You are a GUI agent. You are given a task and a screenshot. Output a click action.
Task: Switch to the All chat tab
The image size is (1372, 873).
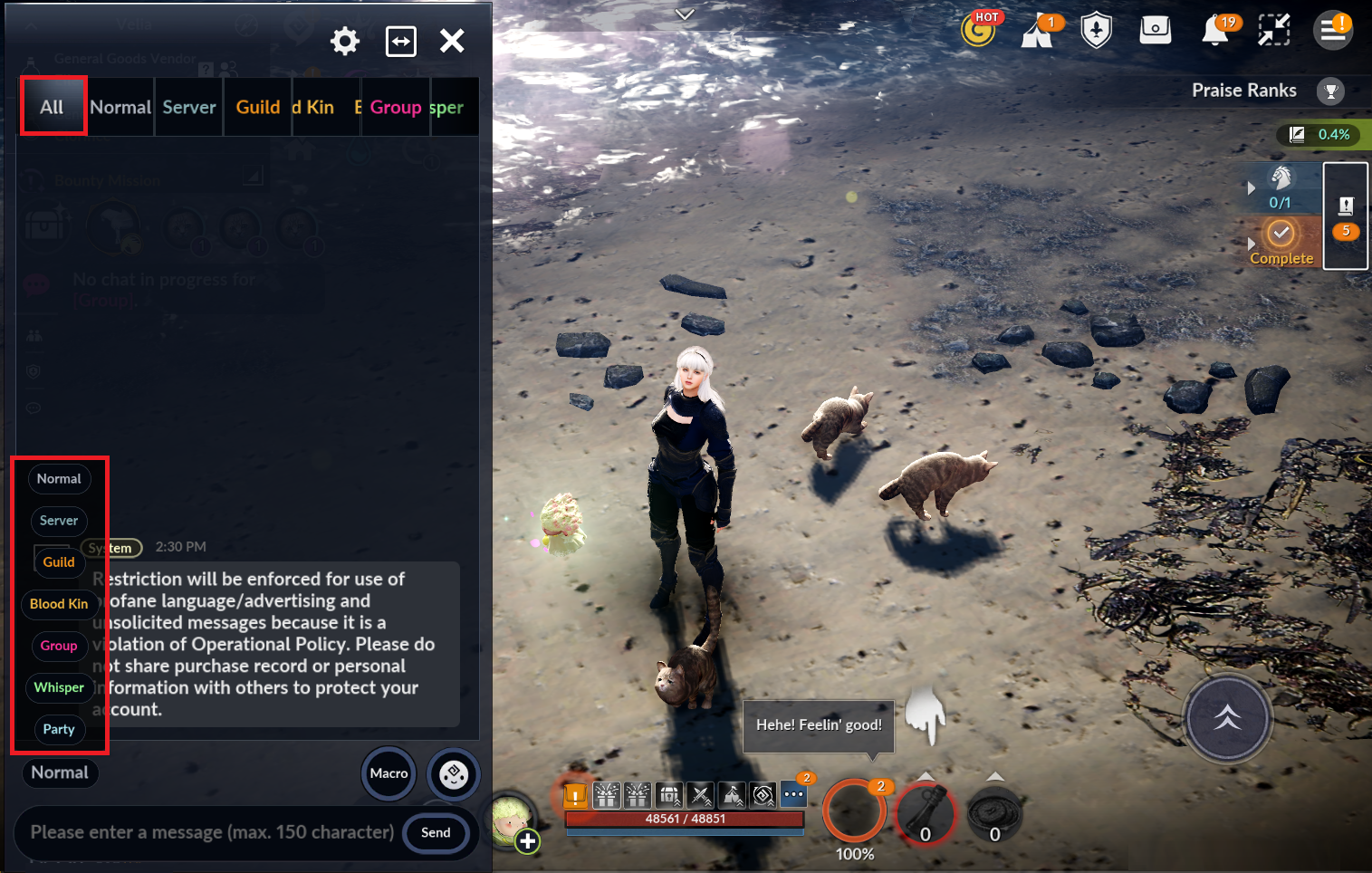click(x=53, y=107)
